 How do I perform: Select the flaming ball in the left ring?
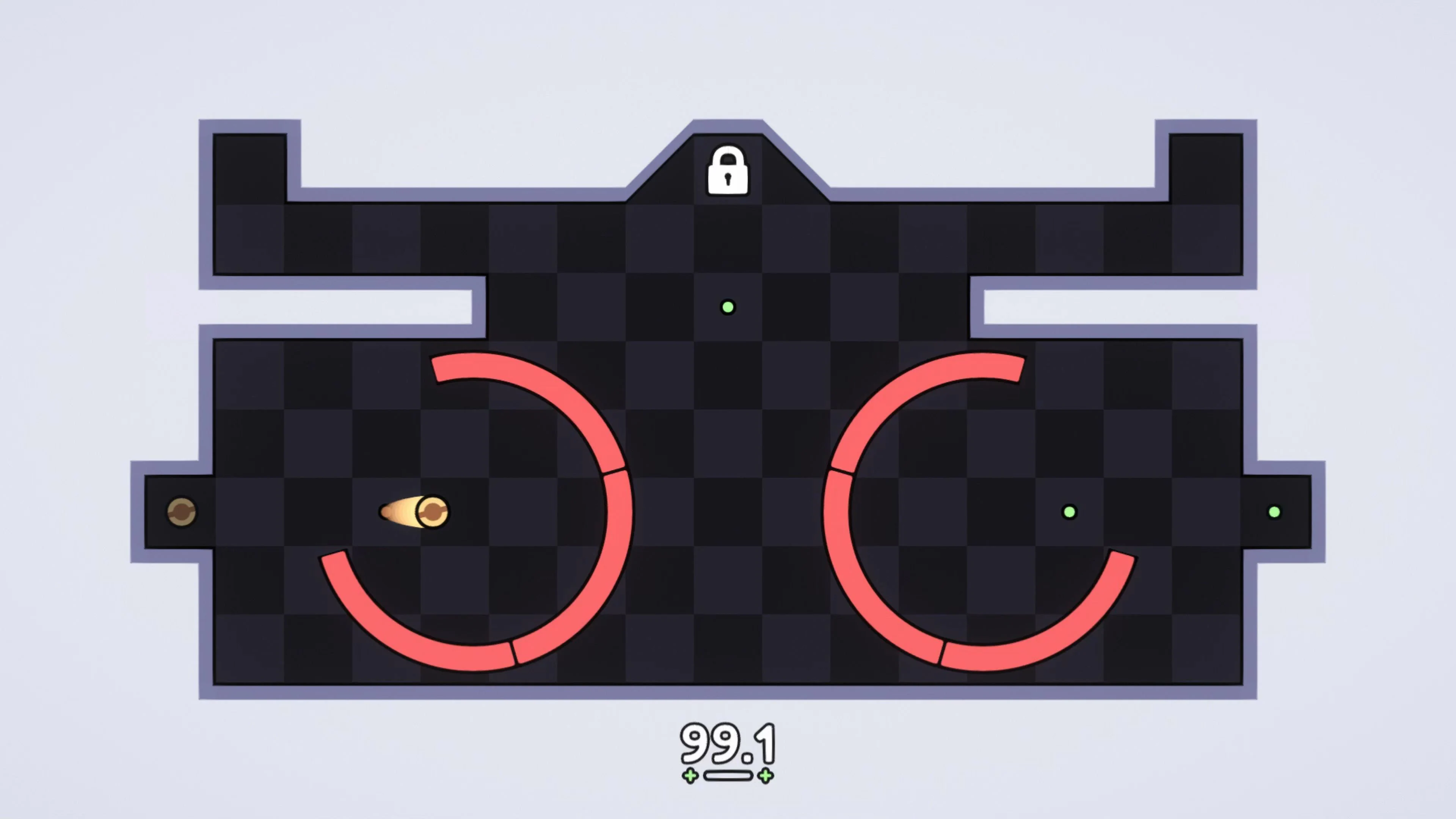tap(432, 511)
